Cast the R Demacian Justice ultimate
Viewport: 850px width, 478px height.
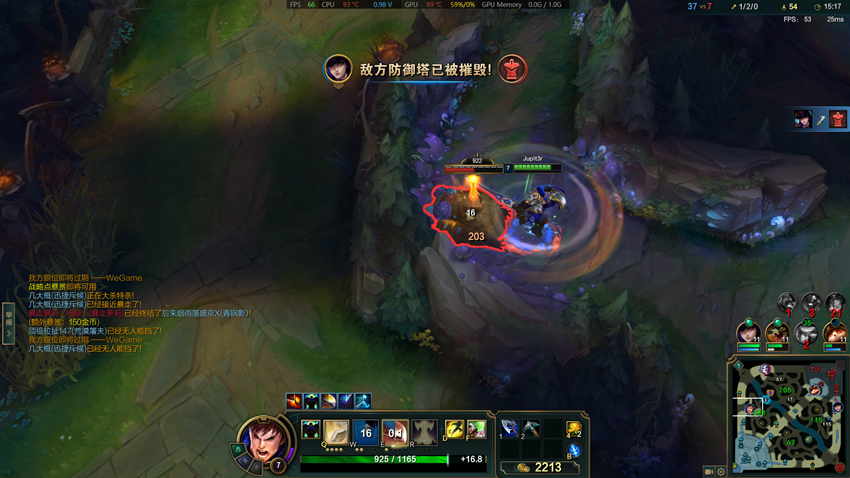[424, 432]
